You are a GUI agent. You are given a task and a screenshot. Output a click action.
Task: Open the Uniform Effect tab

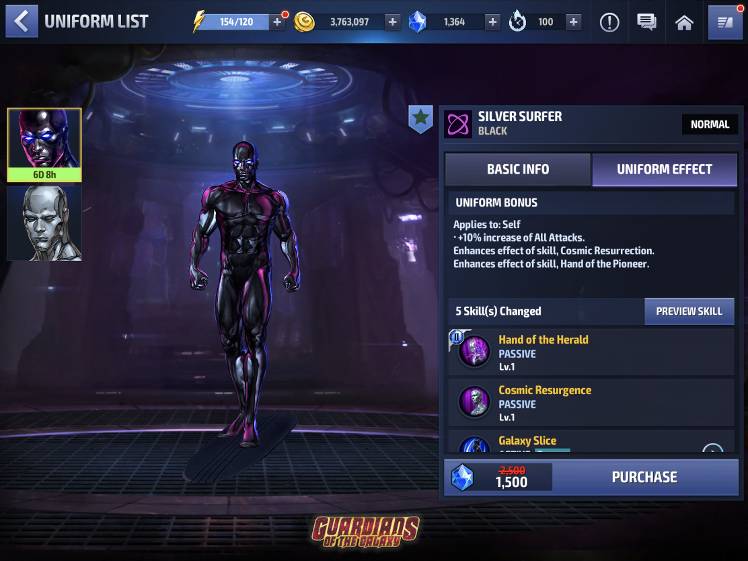(x=664, y=169)
